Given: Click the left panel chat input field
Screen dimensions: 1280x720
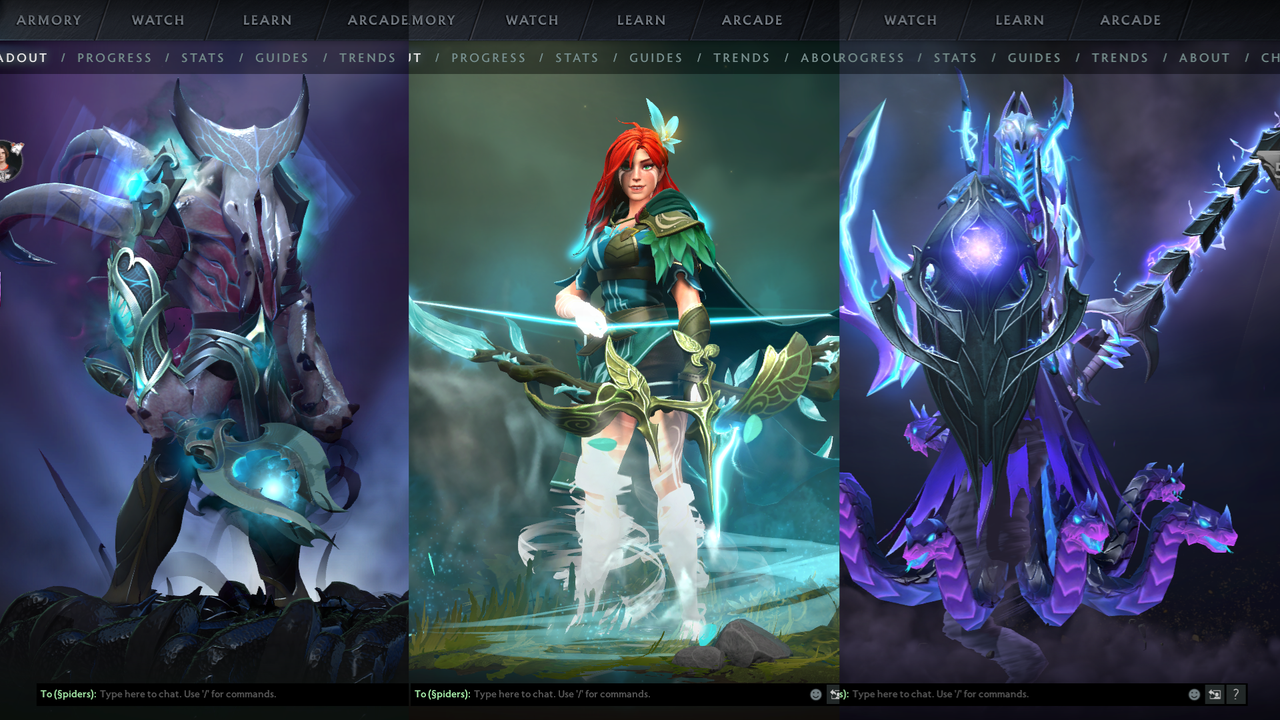Looking at the screenshot, I should (x=200, y=694).
